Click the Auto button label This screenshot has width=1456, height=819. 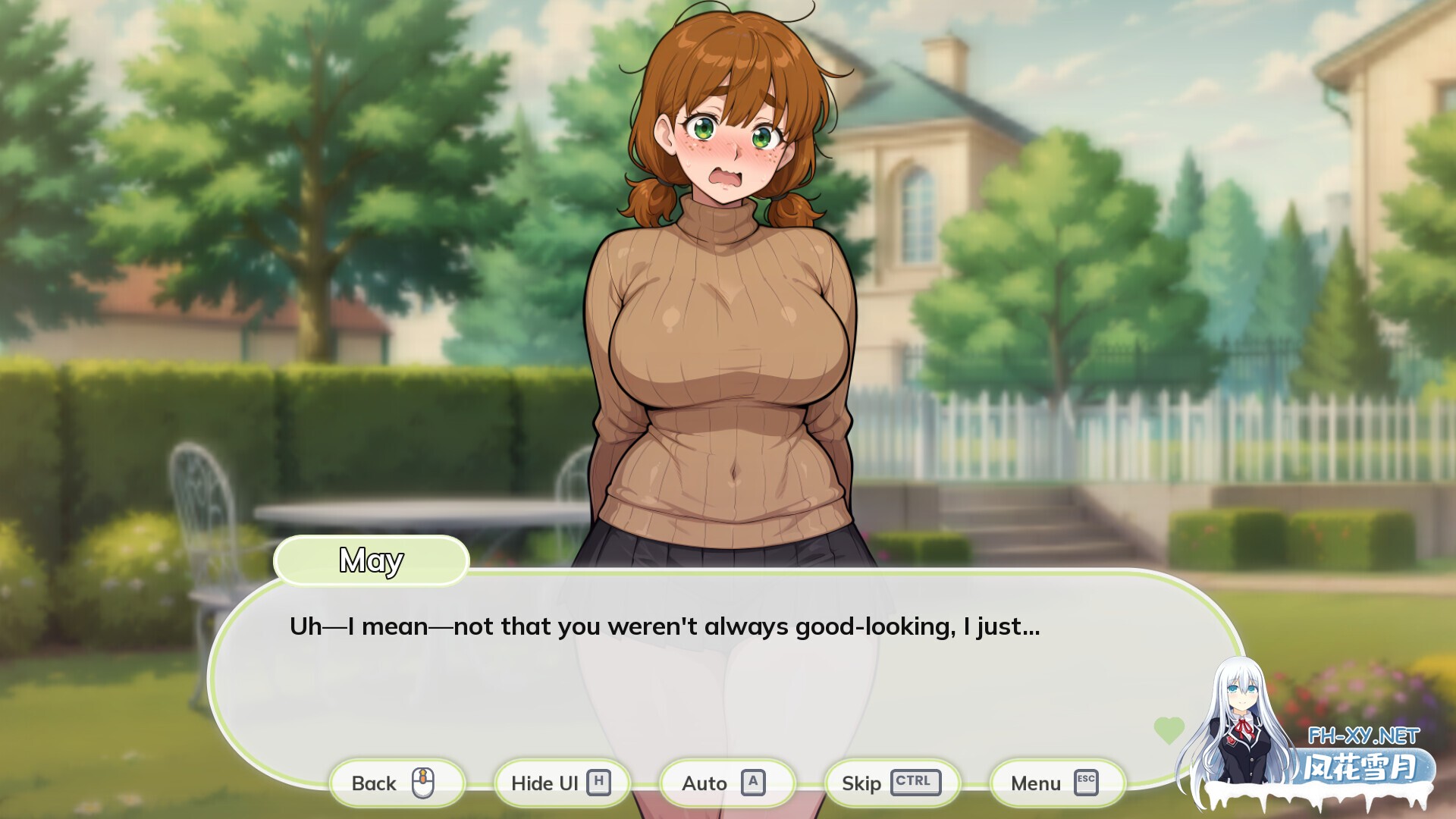(x=705, y=783)
